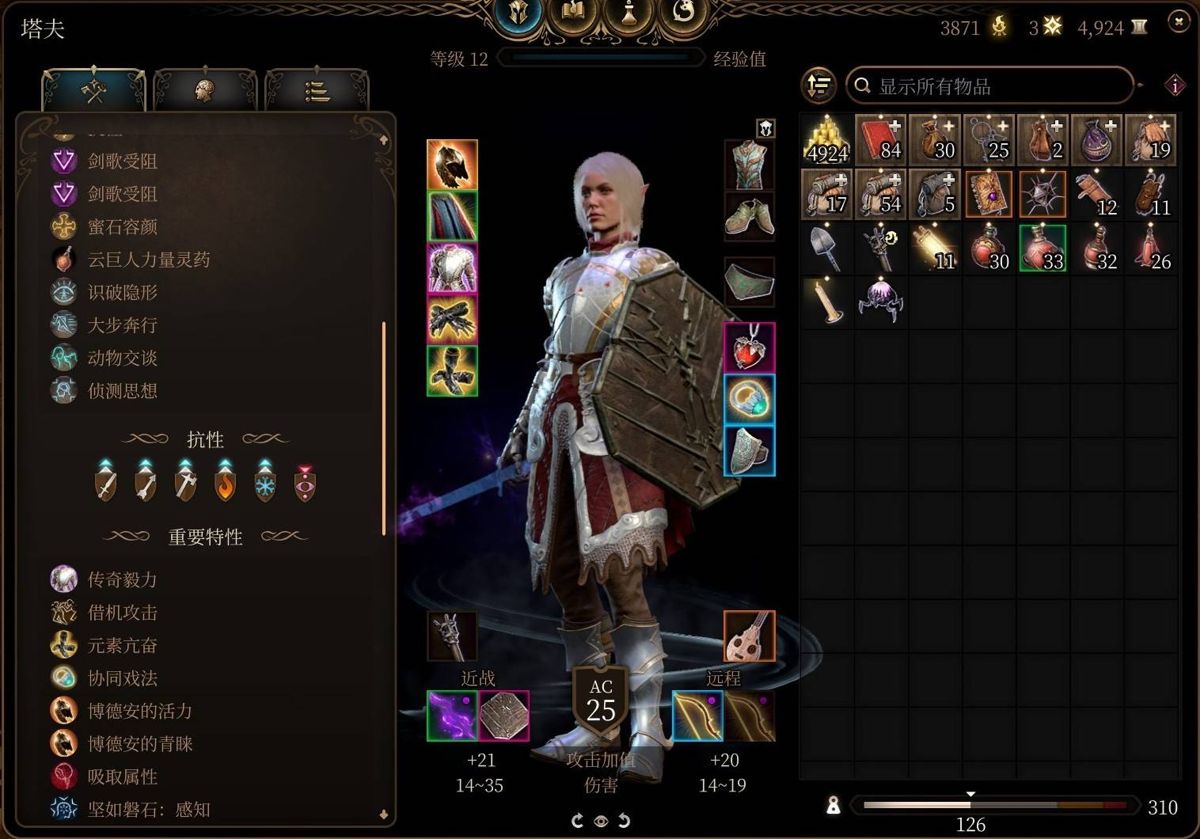Focus the 显示所有物品 search field

(x=990, y=86)
